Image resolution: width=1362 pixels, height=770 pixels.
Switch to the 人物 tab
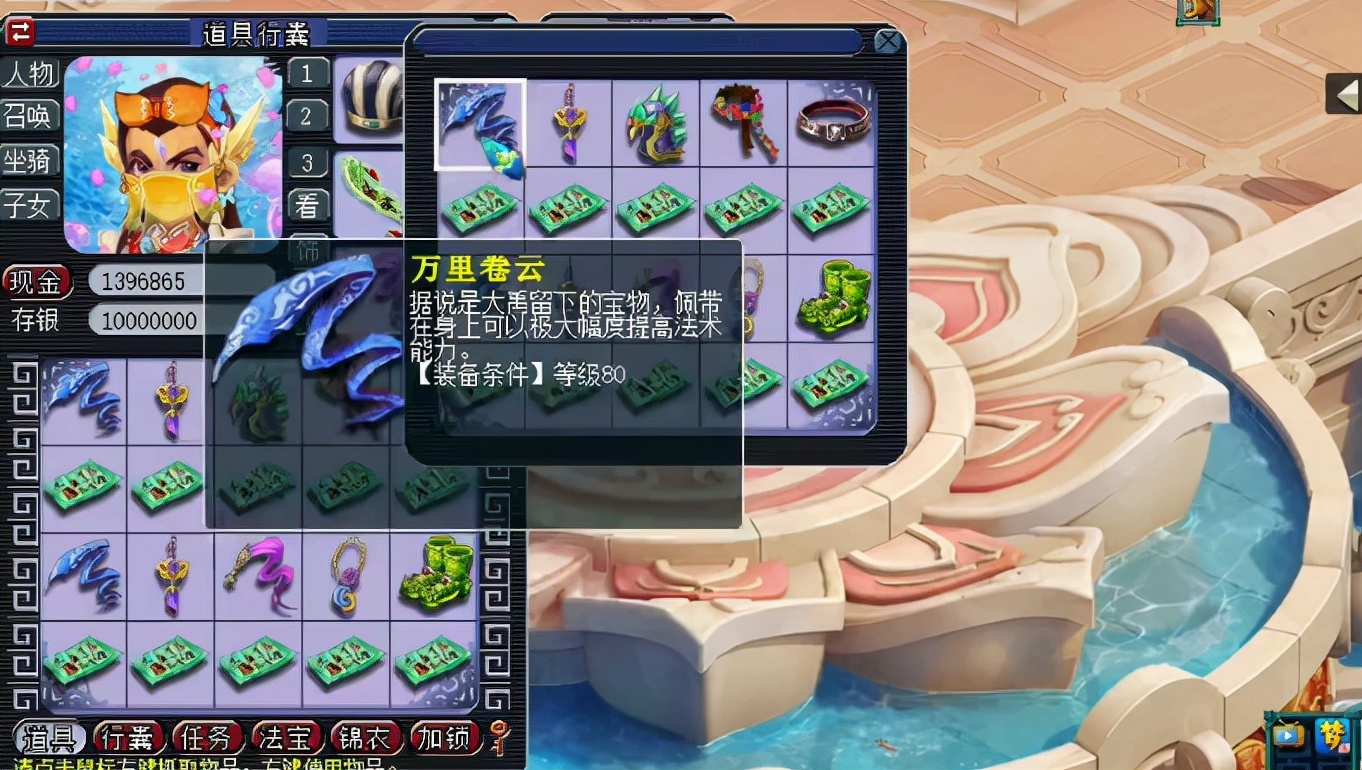point(31,74)
